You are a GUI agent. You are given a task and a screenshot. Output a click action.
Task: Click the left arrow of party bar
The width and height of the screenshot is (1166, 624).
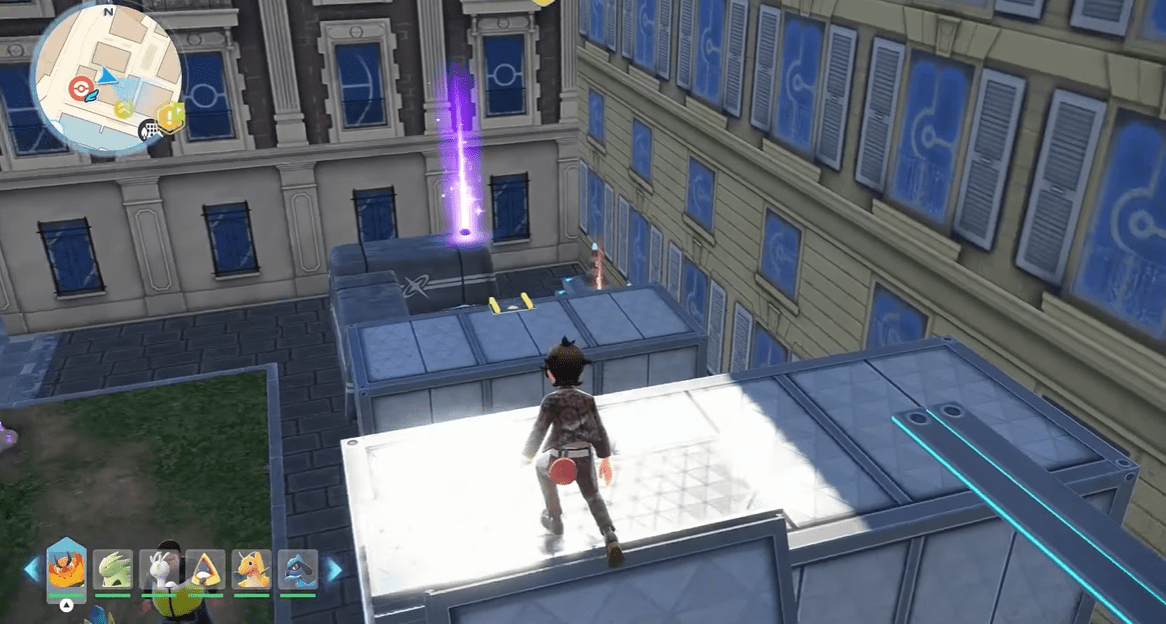pyautogui.click(x=32, y=570)
